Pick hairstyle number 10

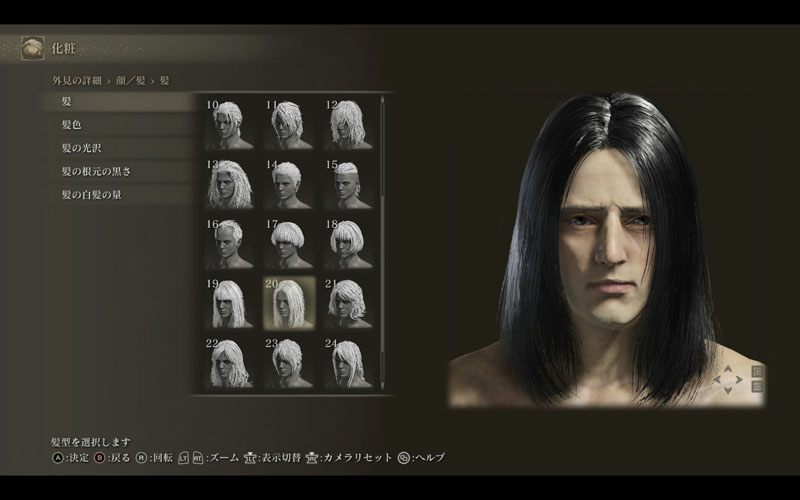230,125
